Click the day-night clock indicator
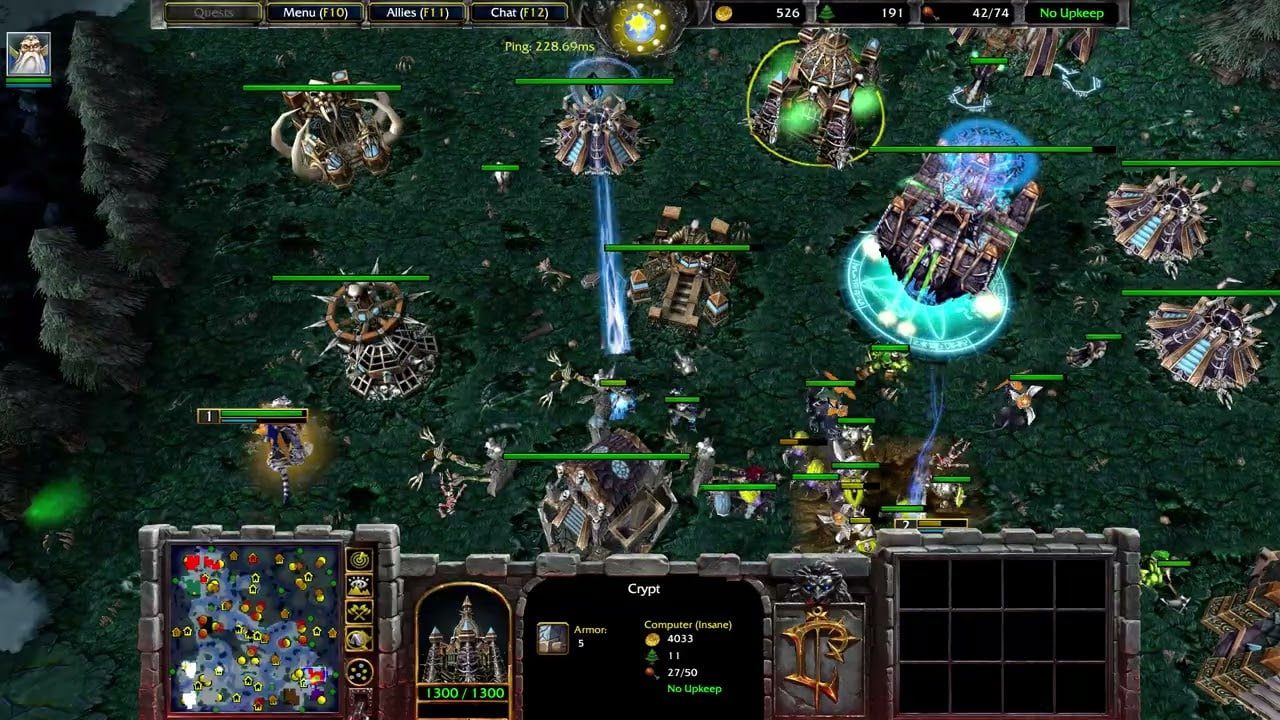The image size is (1280, 720). (x=637, y=24)
